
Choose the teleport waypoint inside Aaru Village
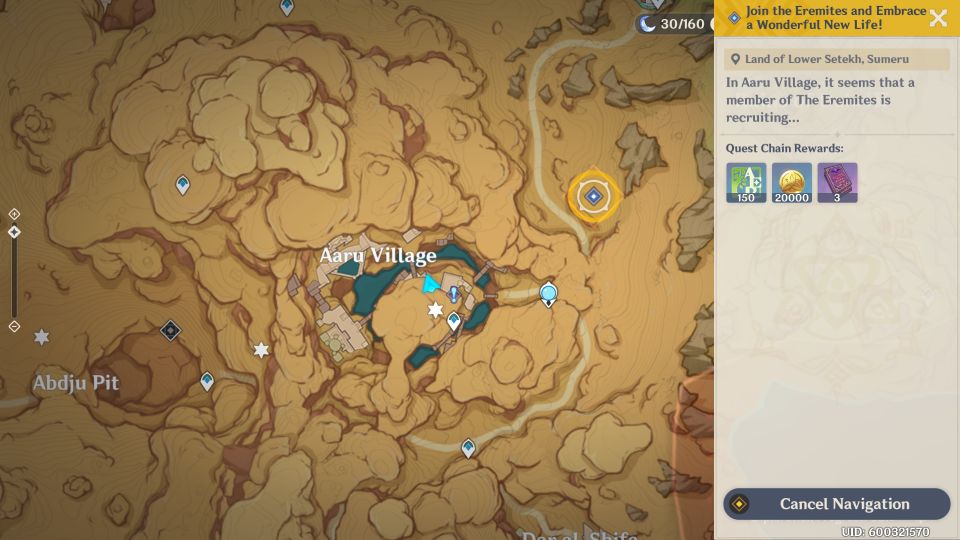click(454, 321)
